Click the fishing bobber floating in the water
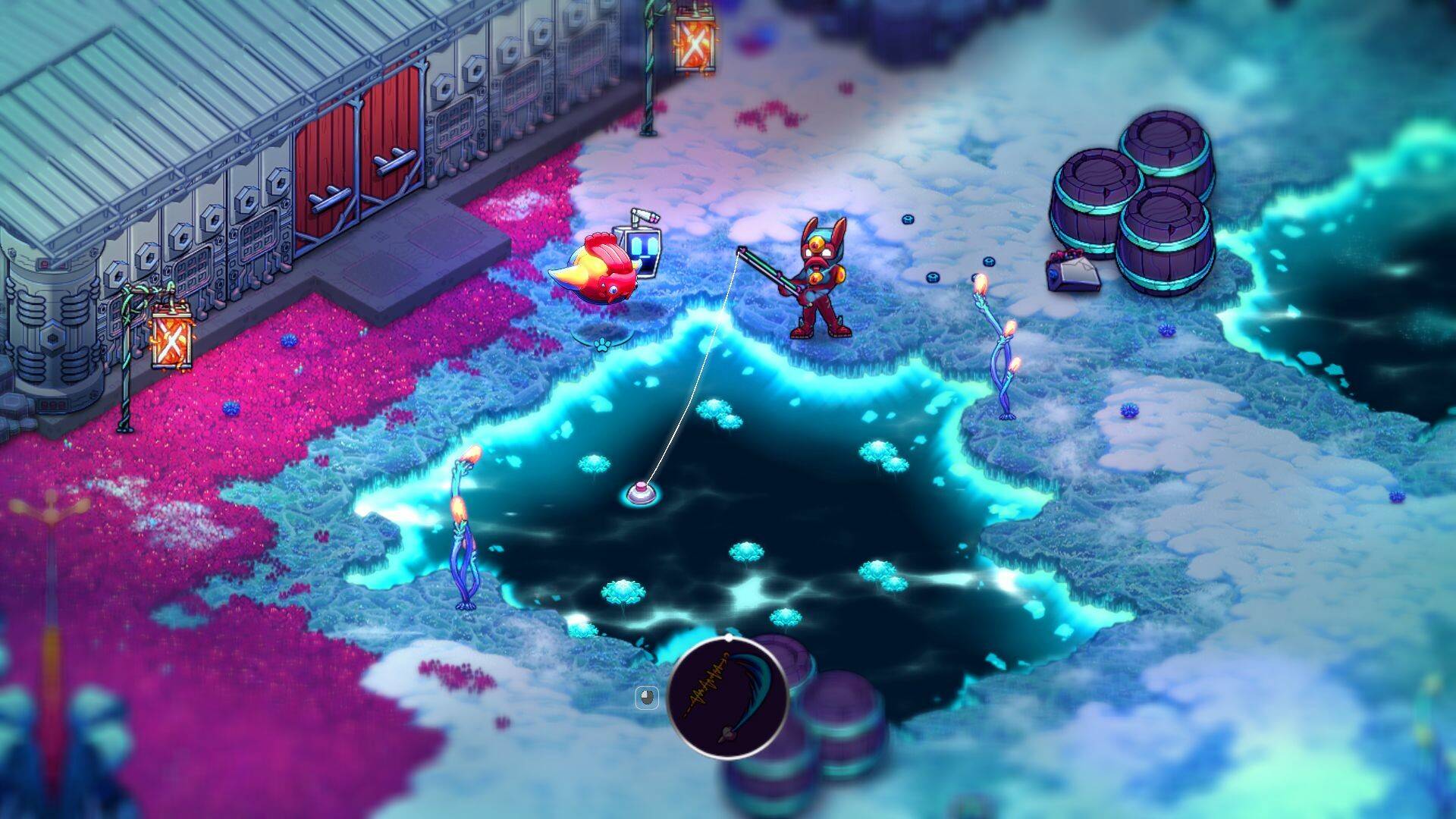 tap(641, 493)
